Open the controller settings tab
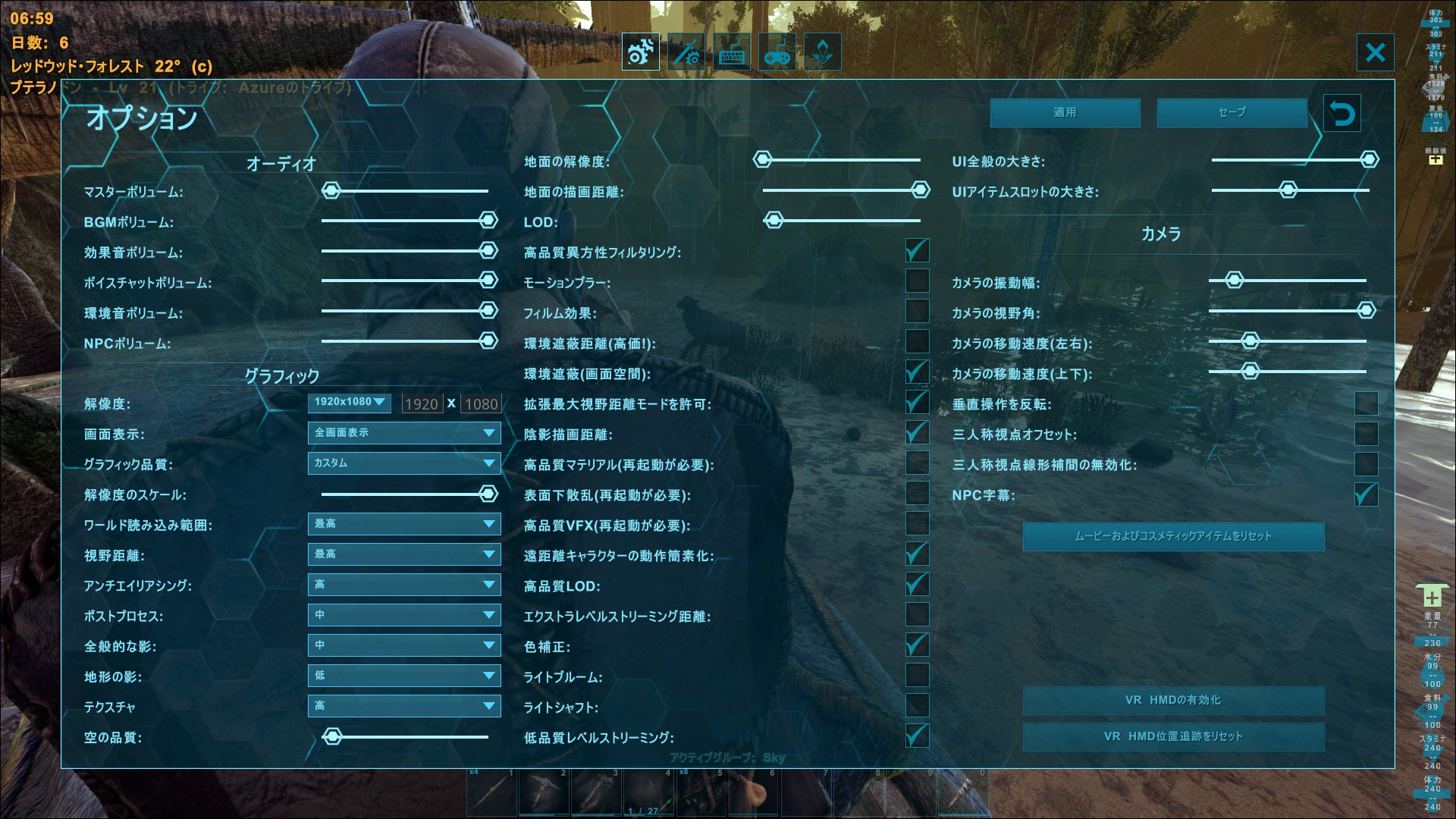Image resolution: width=1456 pixels, height=819 pixels. point(776,52)
